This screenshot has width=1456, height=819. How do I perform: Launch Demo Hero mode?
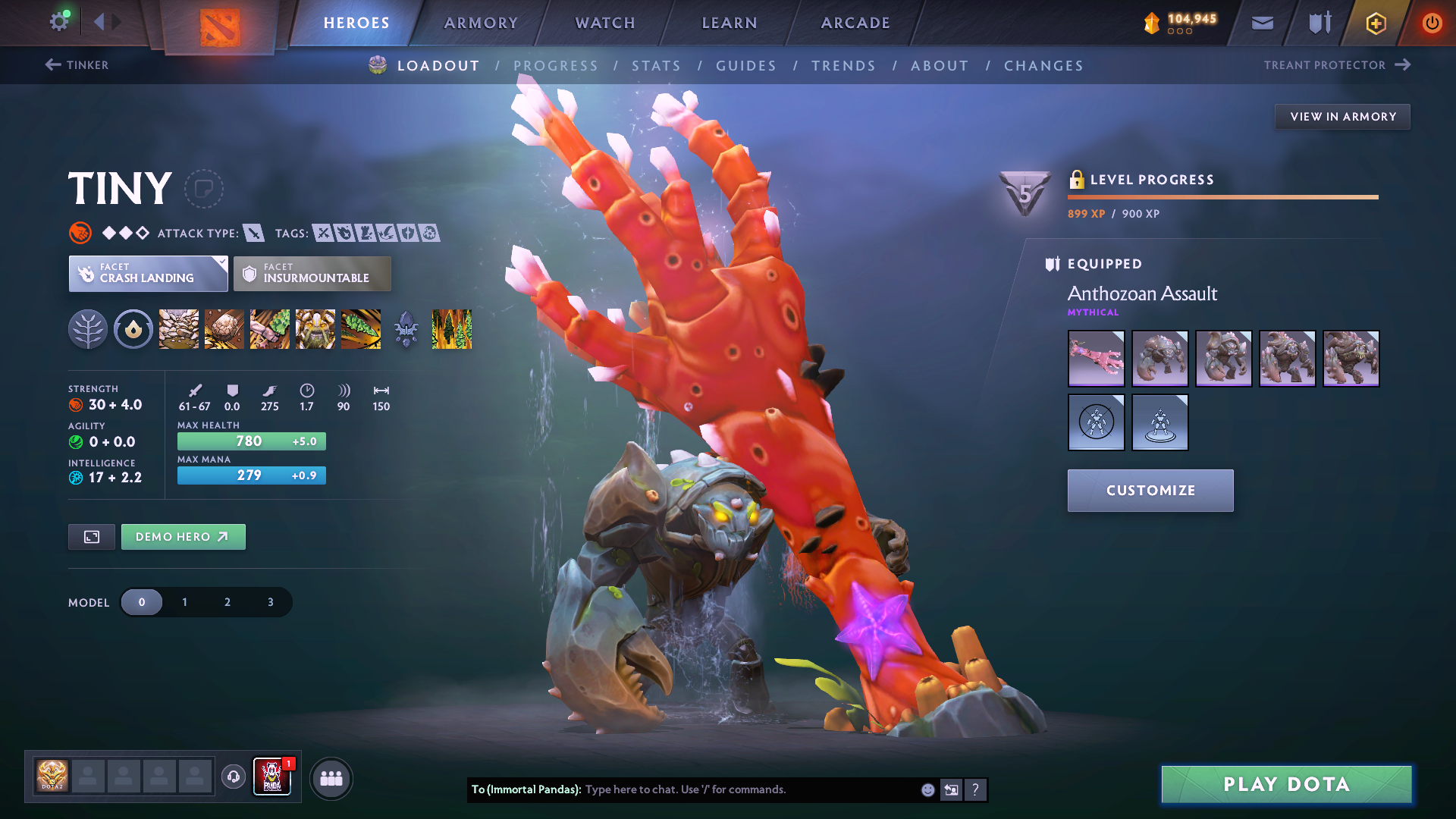pyautogui.click(x=183, y=537)
